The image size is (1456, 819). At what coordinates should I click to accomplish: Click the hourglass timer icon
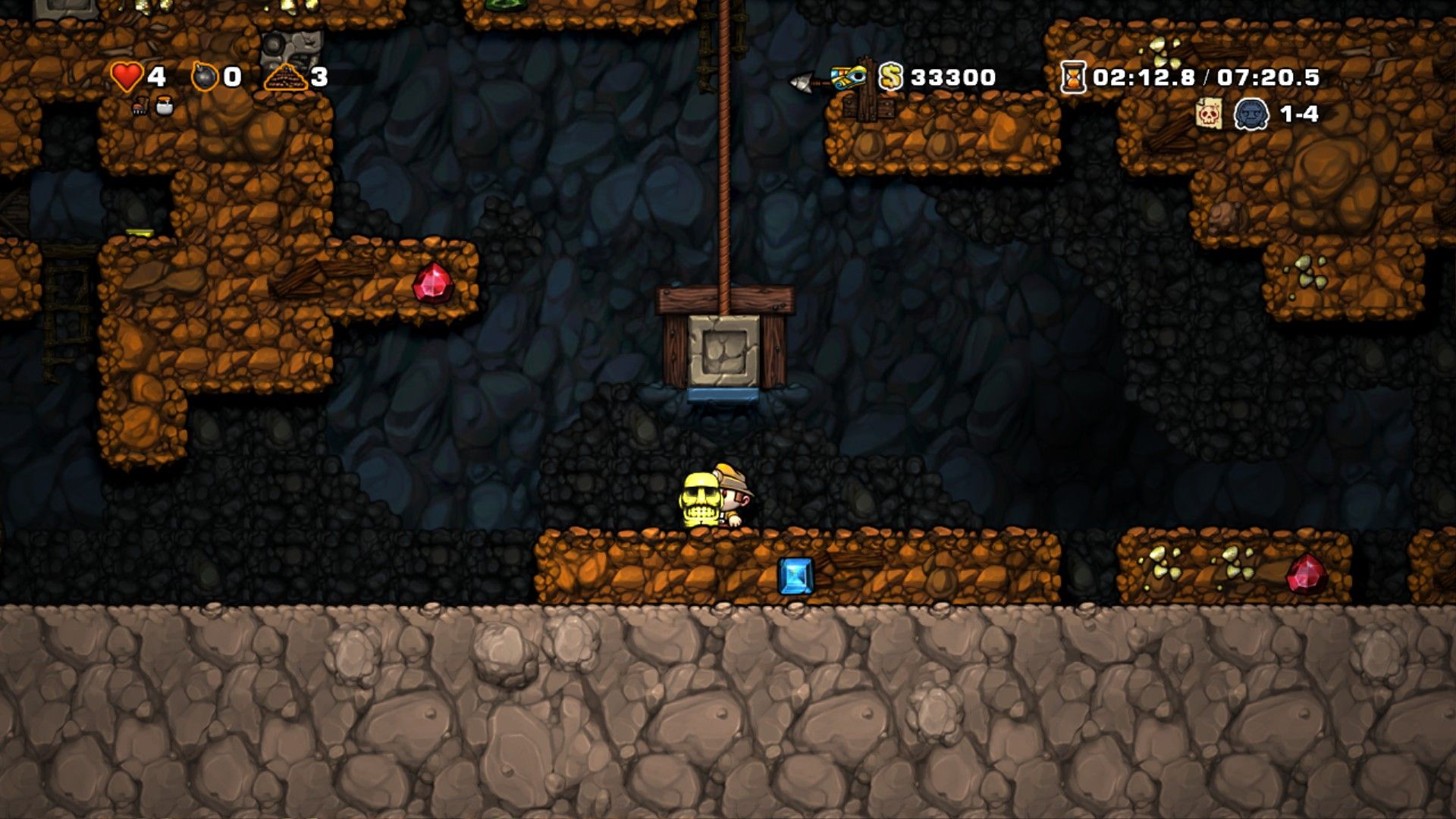[x=1072, y=76]
